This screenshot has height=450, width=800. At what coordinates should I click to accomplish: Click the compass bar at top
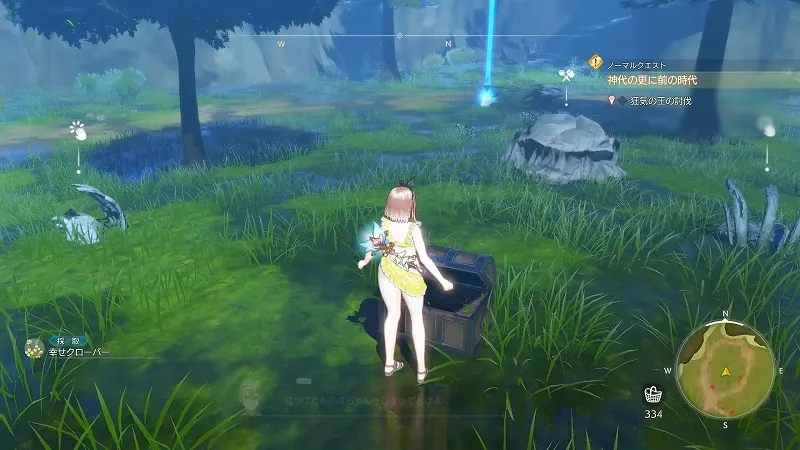click(399, 37)
